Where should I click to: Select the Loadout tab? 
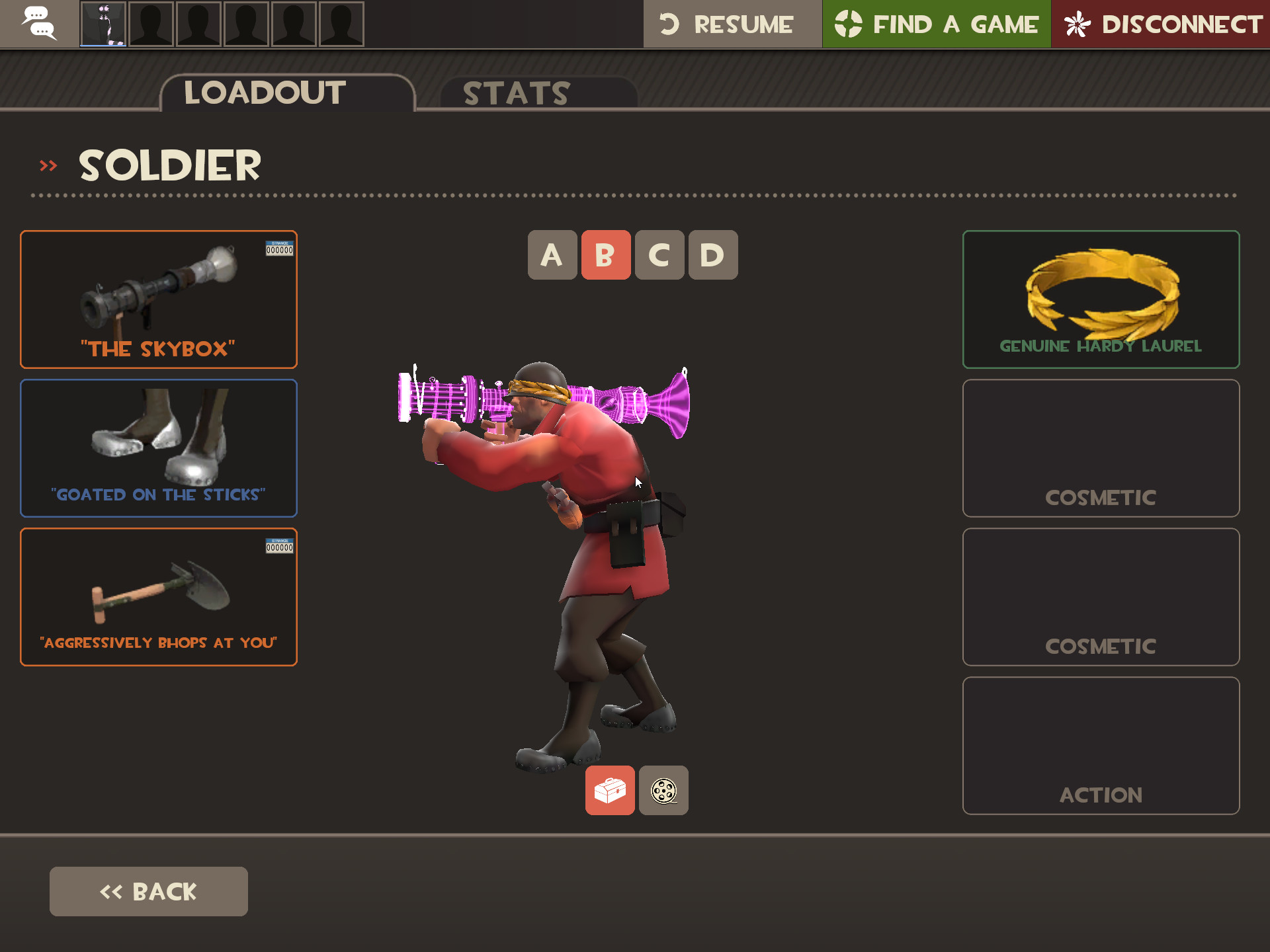click(263, 93)
